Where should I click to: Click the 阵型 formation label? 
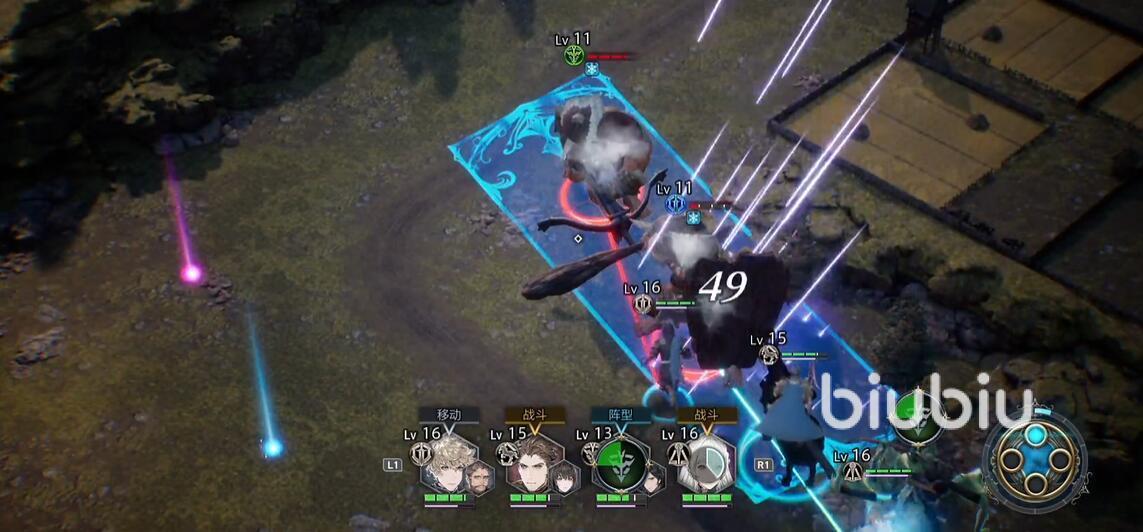click(x=620, y=414)
